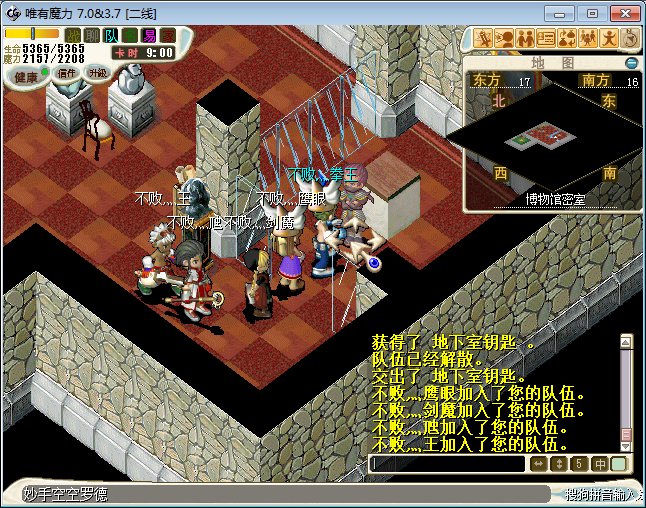Click the compass map icon
Viewport: 646px width, 508px height.
coord(631,38)
